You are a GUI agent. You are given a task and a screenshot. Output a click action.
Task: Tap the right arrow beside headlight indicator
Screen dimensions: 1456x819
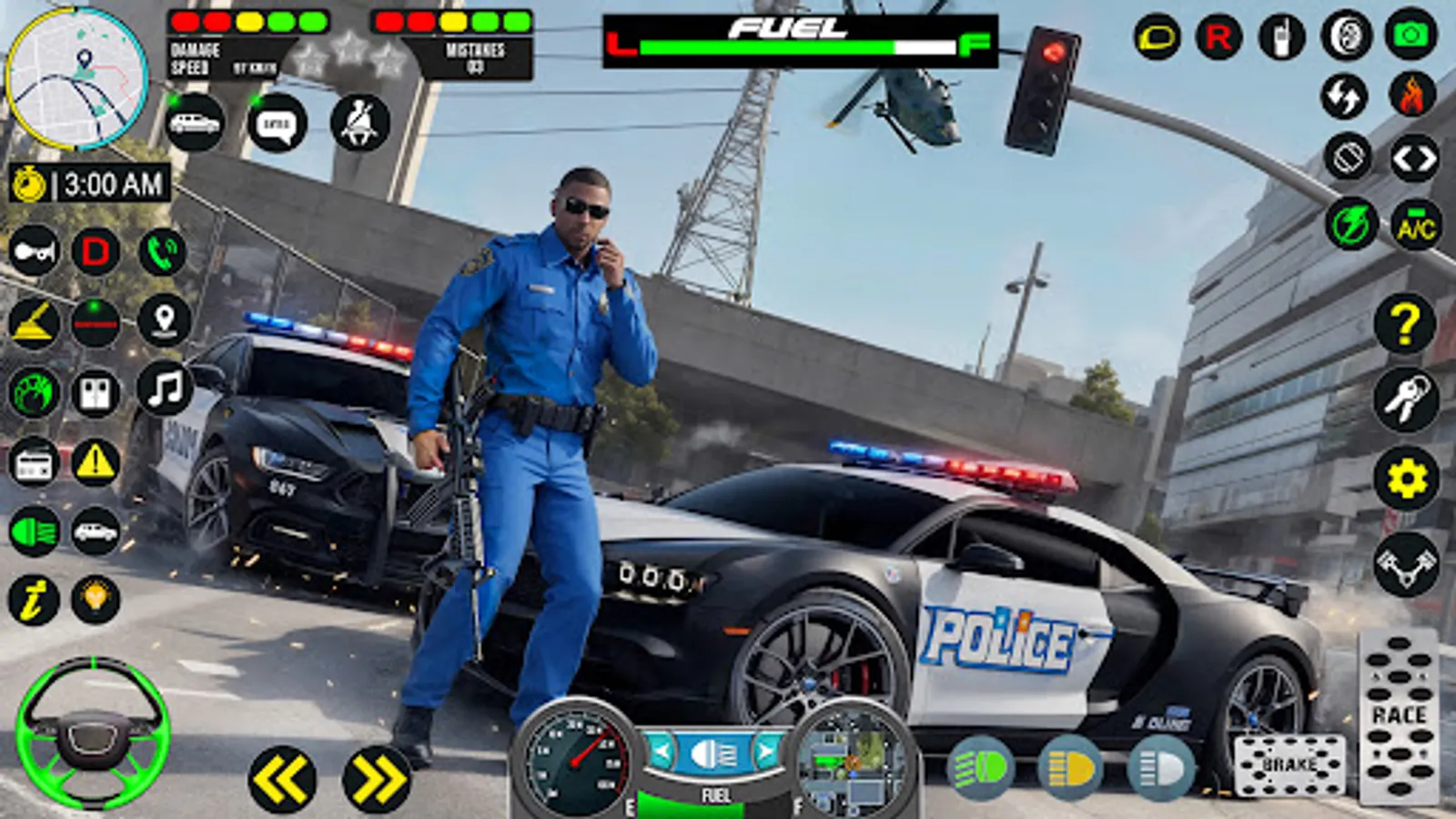(x=767, y=753)
